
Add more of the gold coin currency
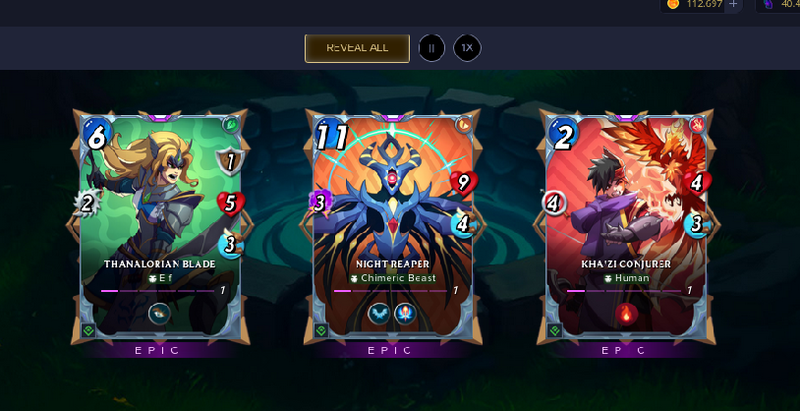pos(734,5)
